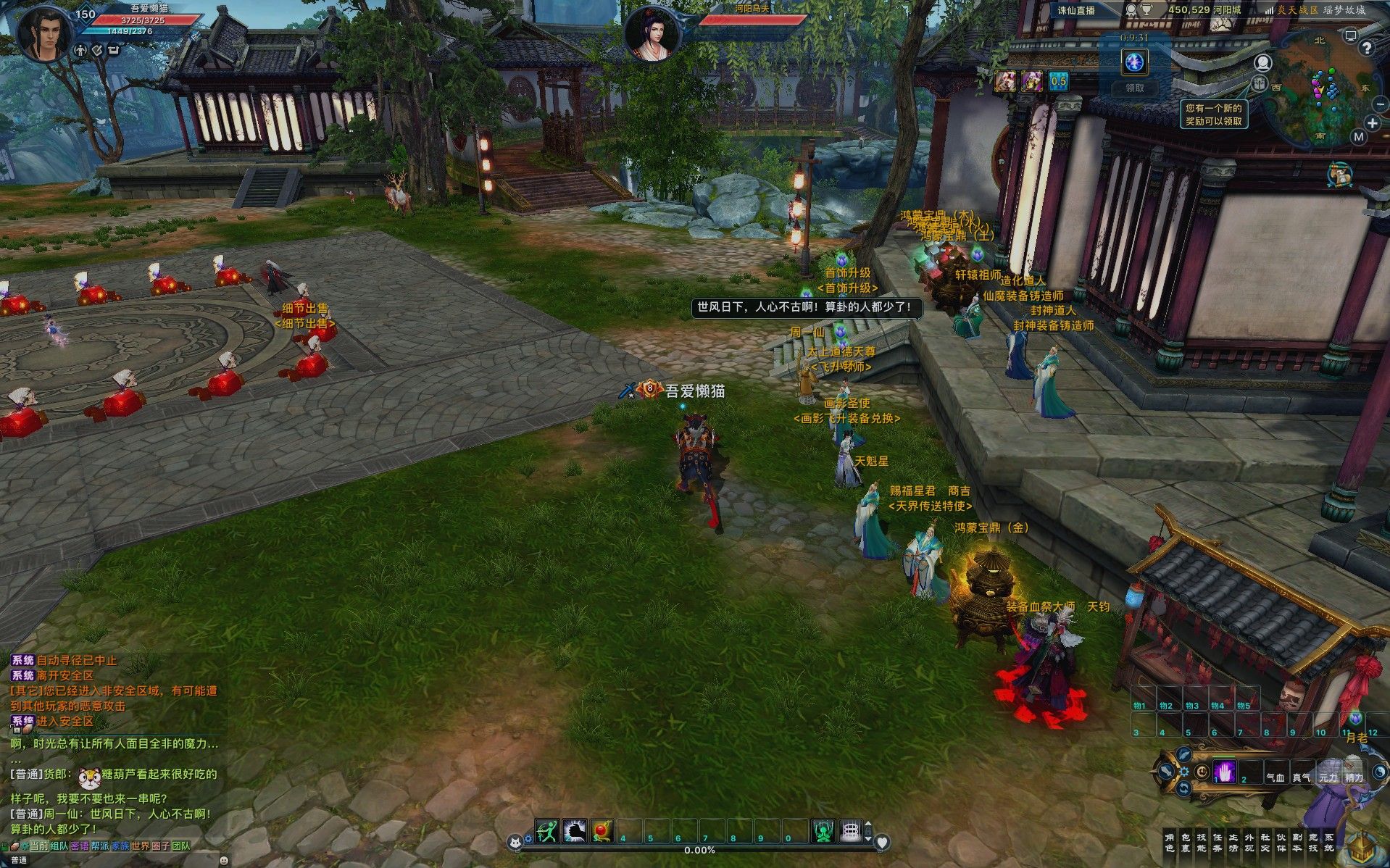
Task: Open the 系统 system menu
Action: [1328, 843]
